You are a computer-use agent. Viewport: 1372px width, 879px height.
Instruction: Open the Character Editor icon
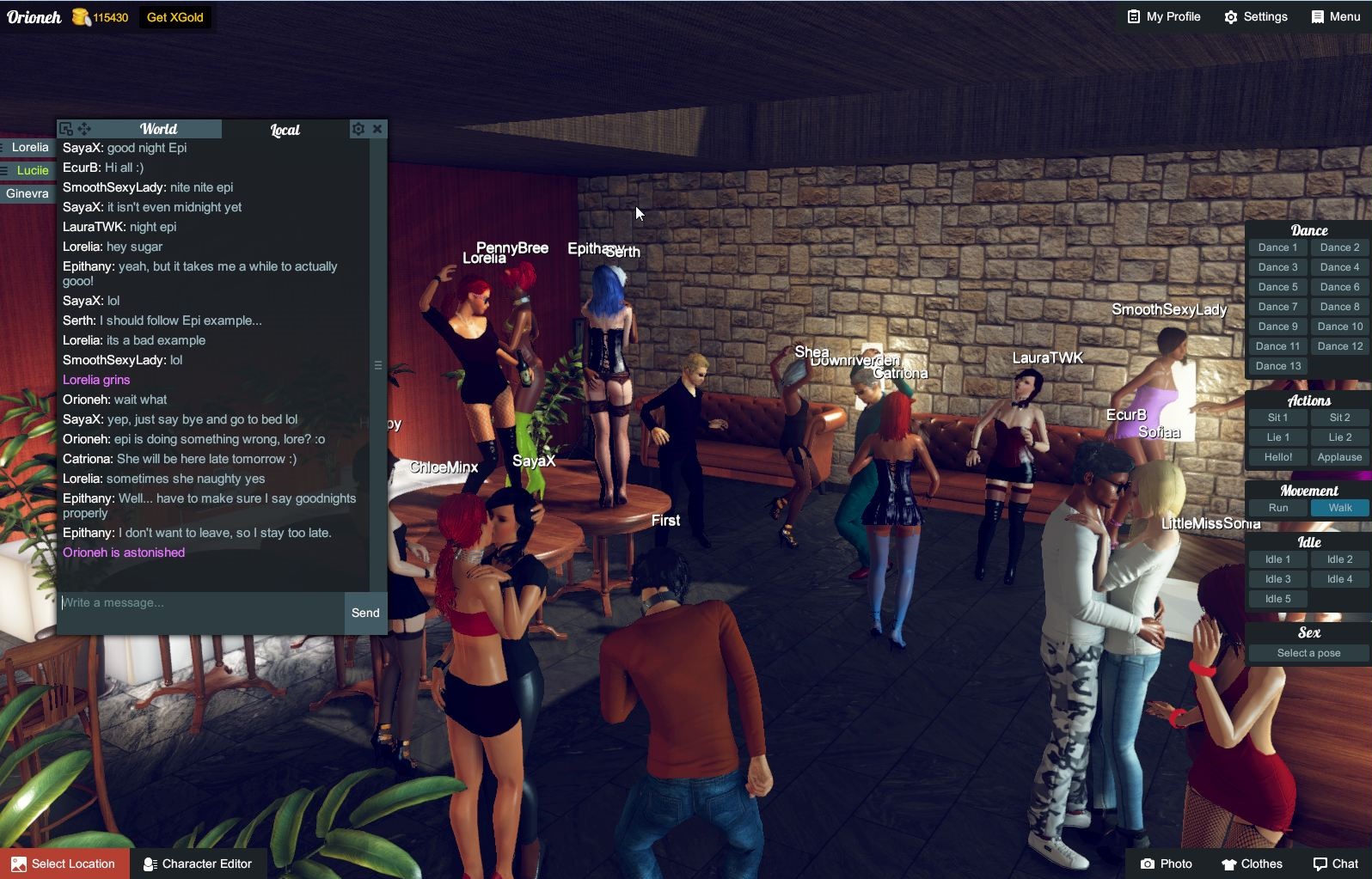pyautogui.click(x=150, y=864)
